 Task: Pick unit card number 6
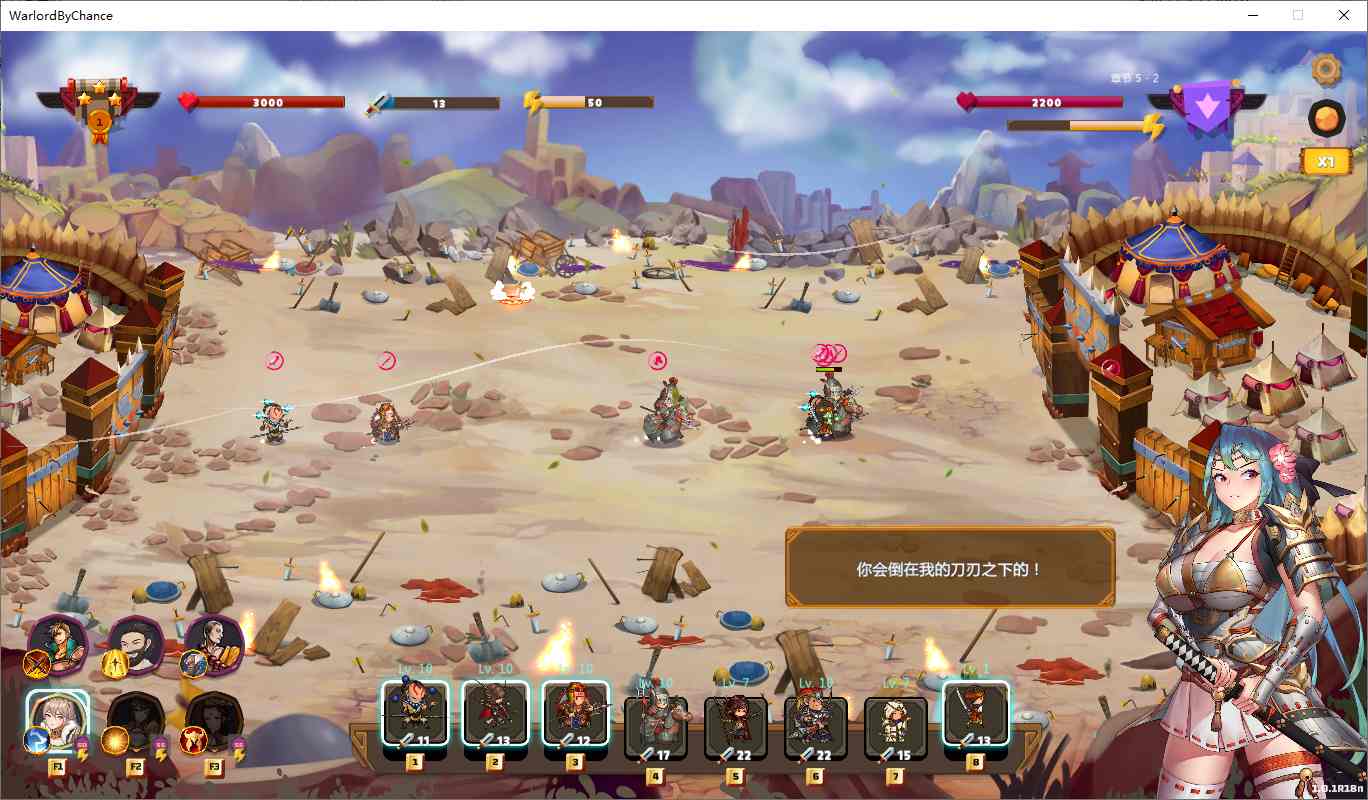816,725
